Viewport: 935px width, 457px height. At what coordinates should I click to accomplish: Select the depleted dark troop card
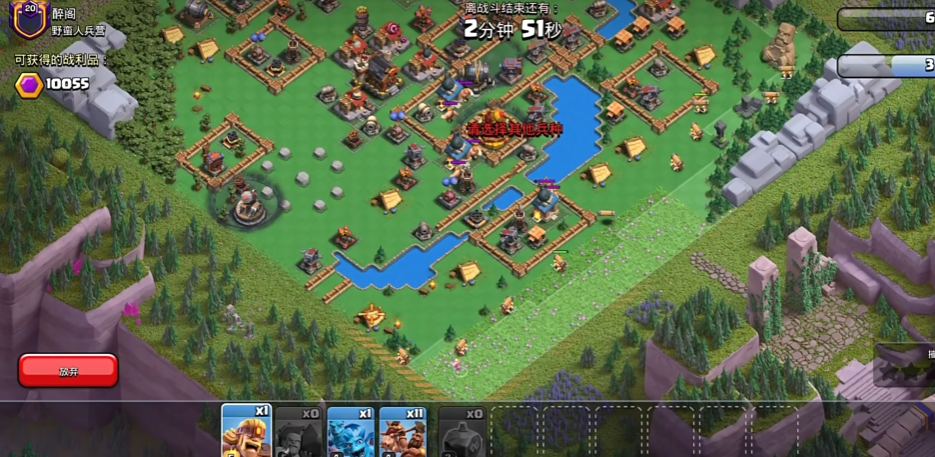point(299,431)
